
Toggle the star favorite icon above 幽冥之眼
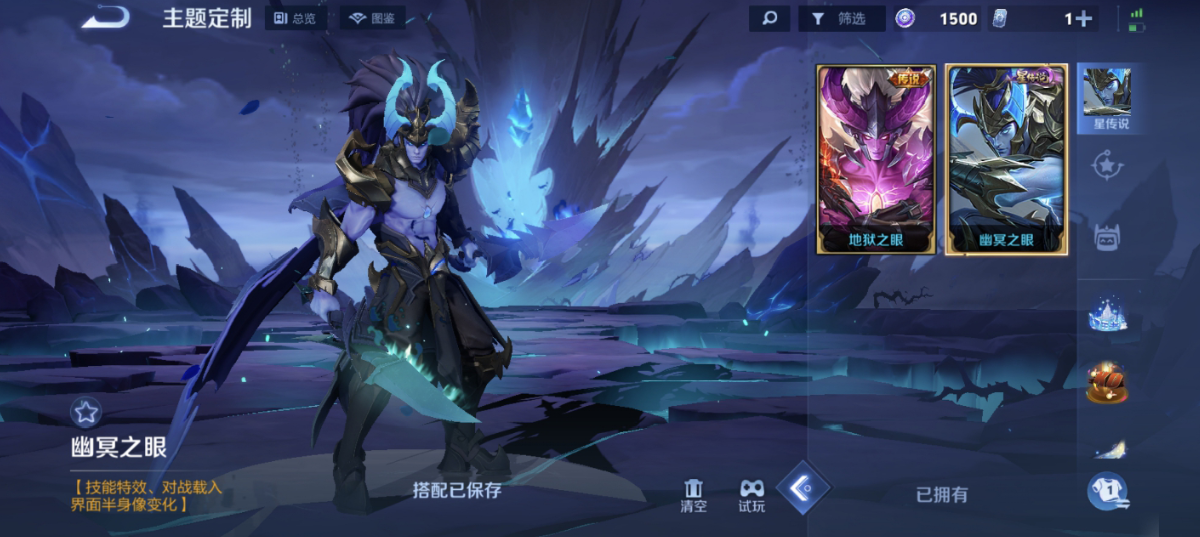(x=85, y=411)
